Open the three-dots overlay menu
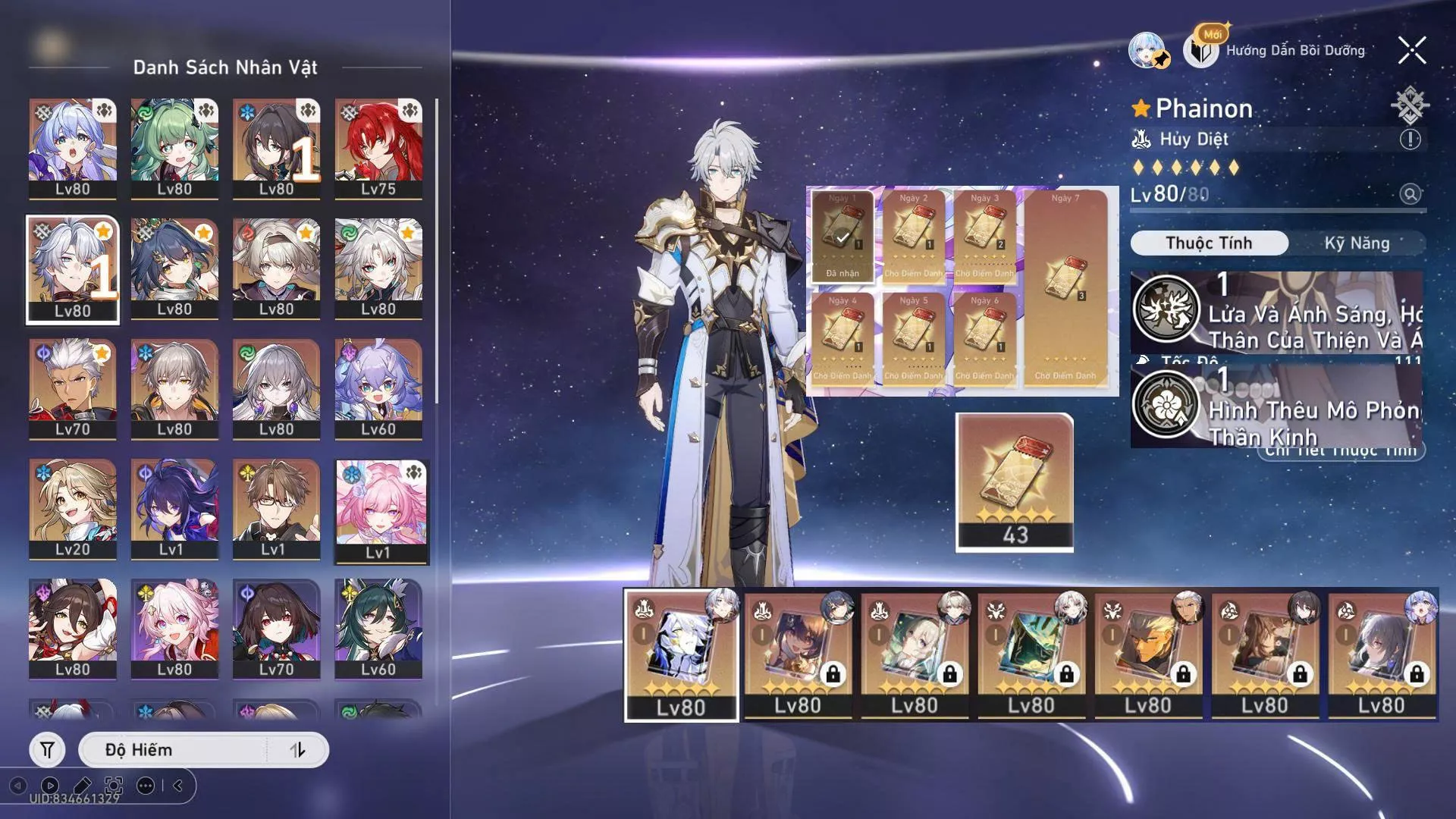The height and width of the screenshot is (819, 1456). pos(146,786)
